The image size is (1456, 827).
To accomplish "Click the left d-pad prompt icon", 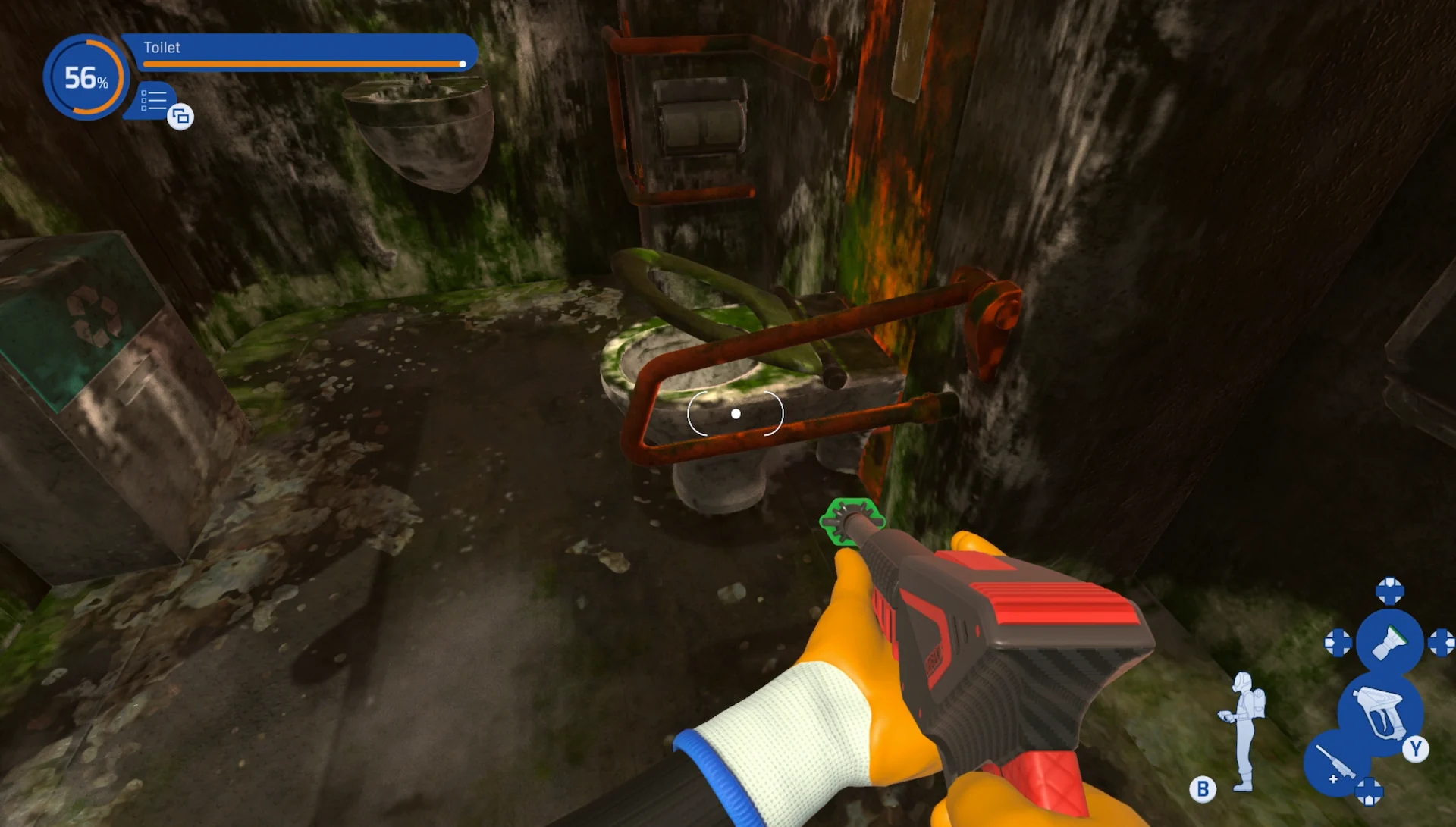I will tap(1339, 643).
